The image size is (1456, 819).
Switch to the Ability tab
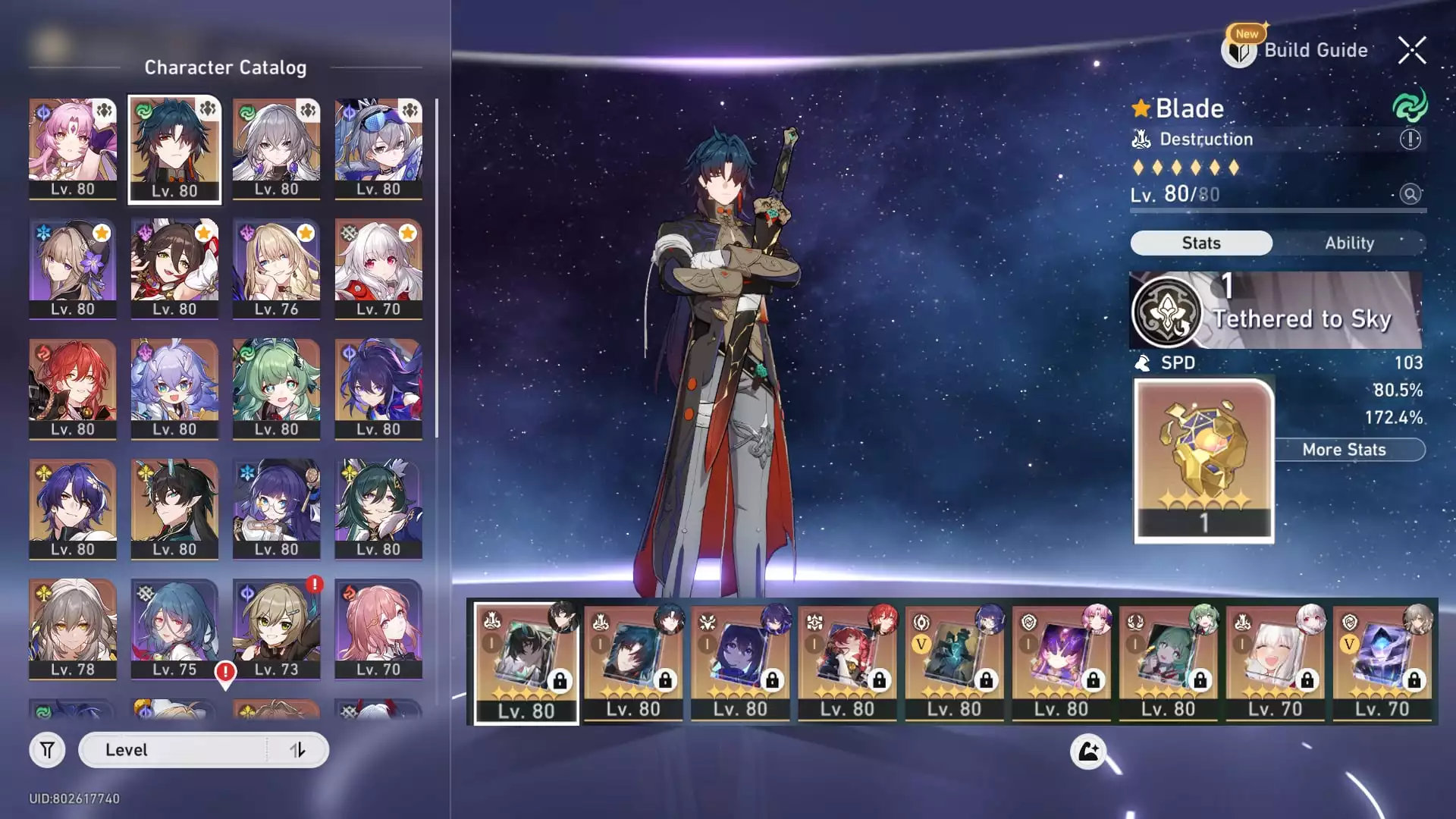click(1349, 243)
